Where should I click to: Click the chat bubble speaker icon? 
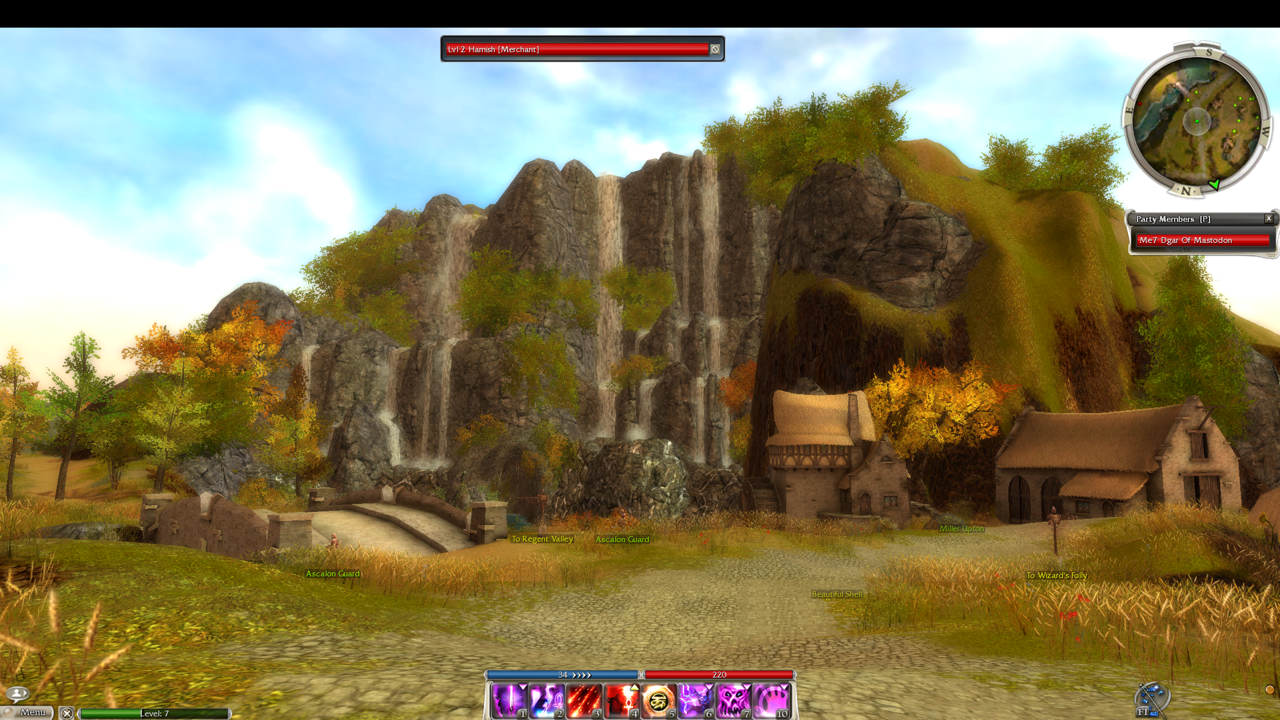pos(18,693)
